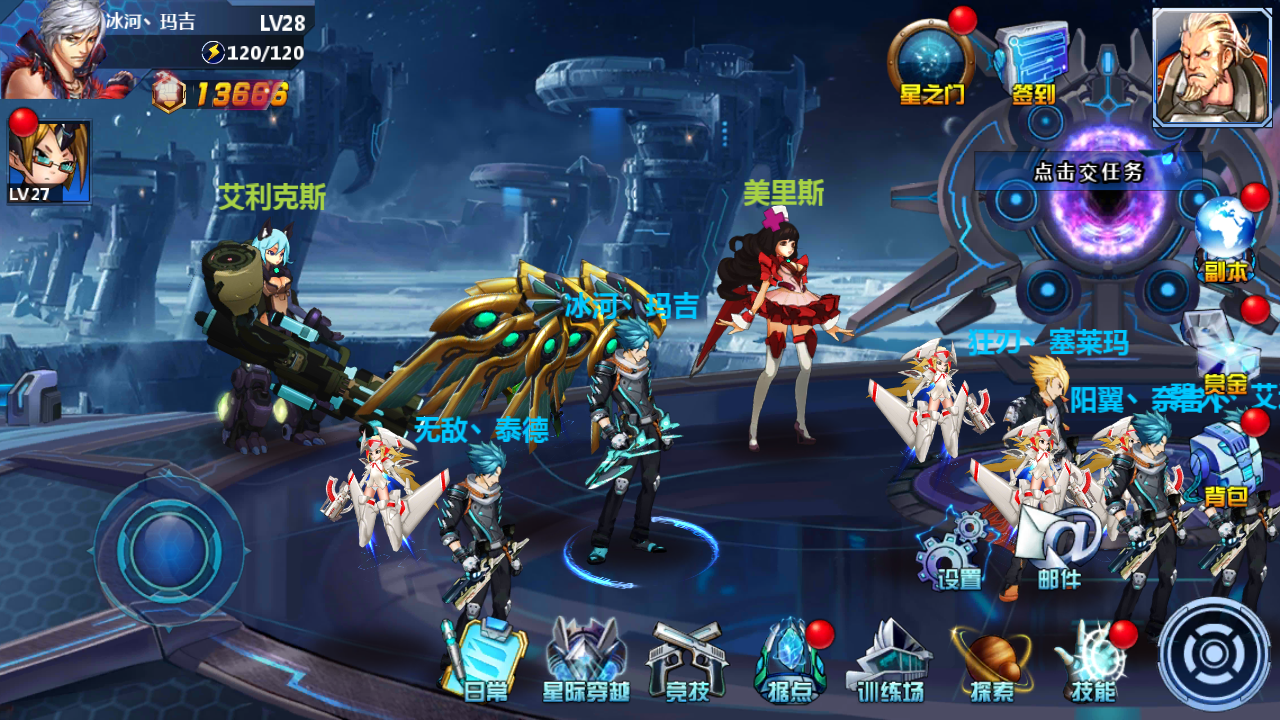Open the 技能 skills menu

1092,659
